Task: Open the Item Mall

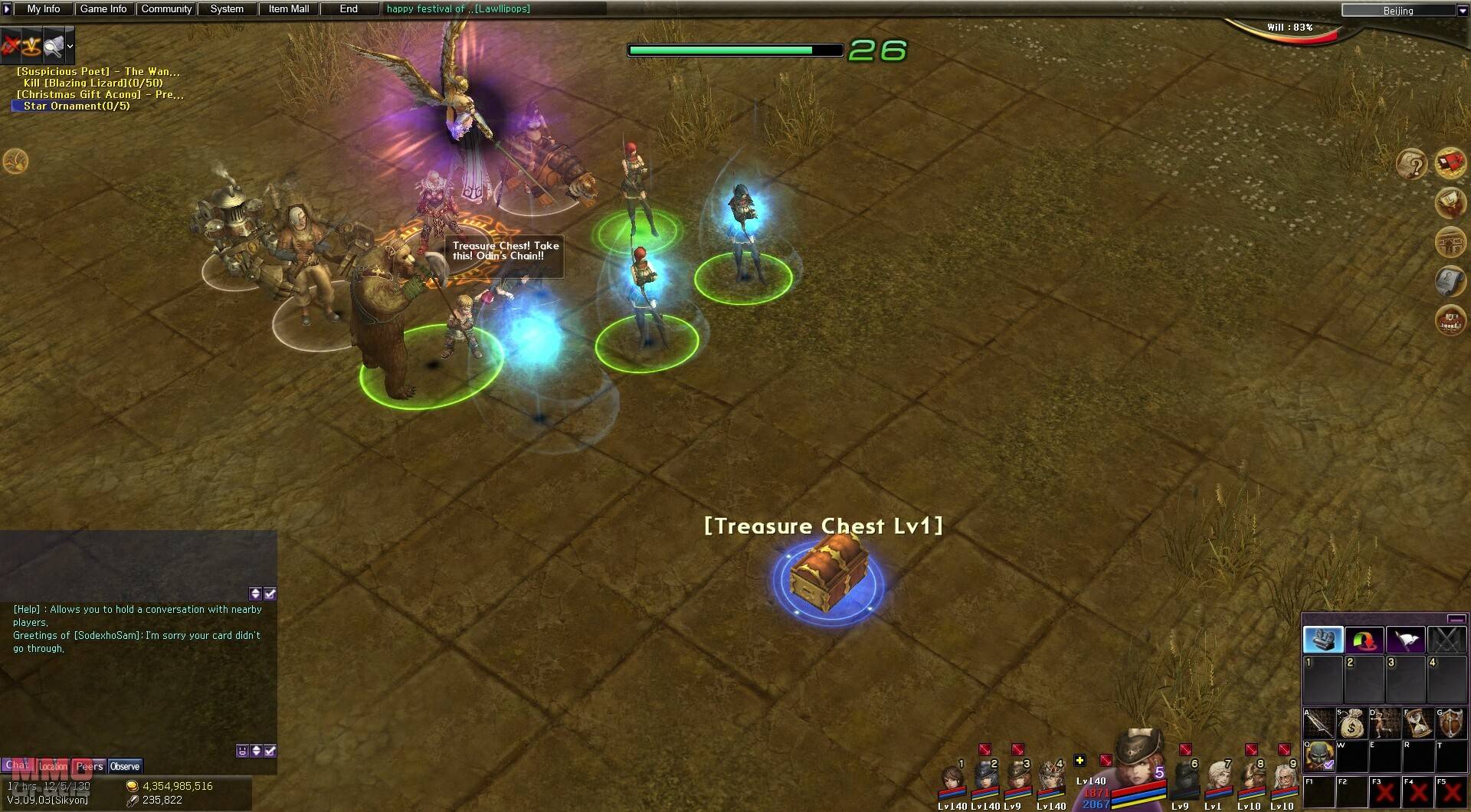Action: click(289, 9)
